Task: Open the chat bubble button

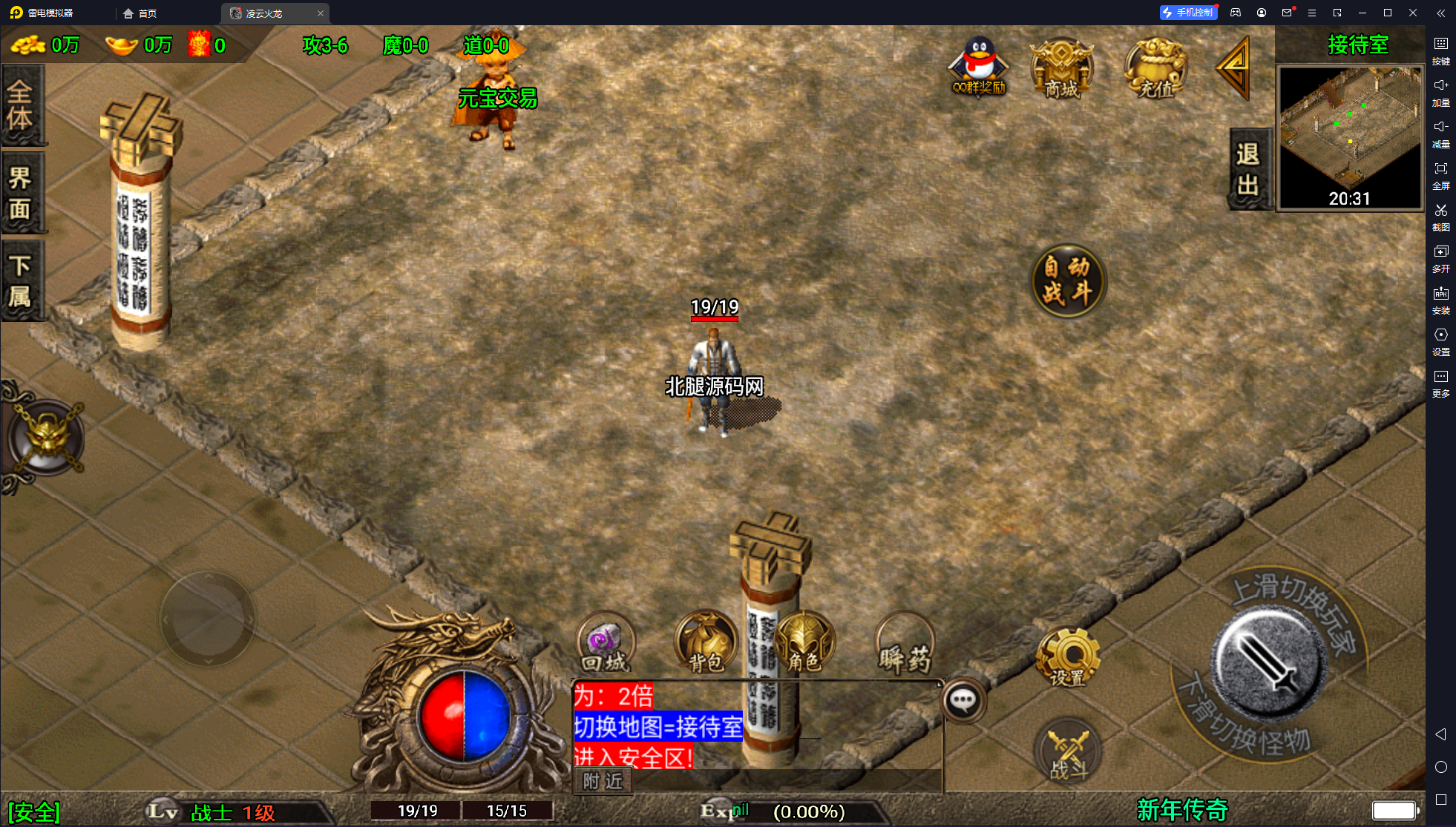Action: point(963,700)
